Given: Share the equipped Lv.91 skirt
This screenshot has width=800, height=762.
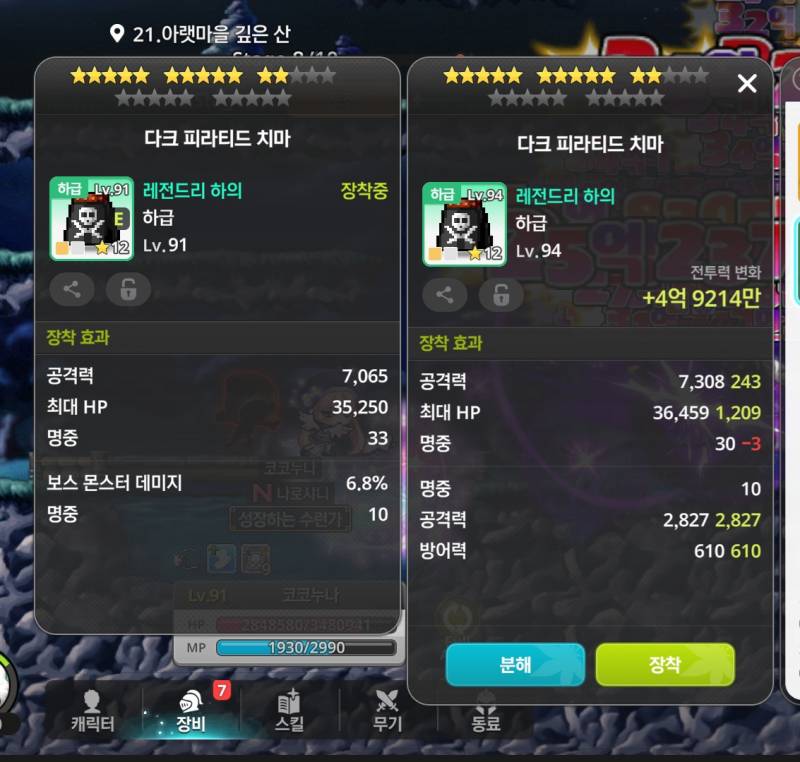Looking at the screenshot, I should [72, 289].
